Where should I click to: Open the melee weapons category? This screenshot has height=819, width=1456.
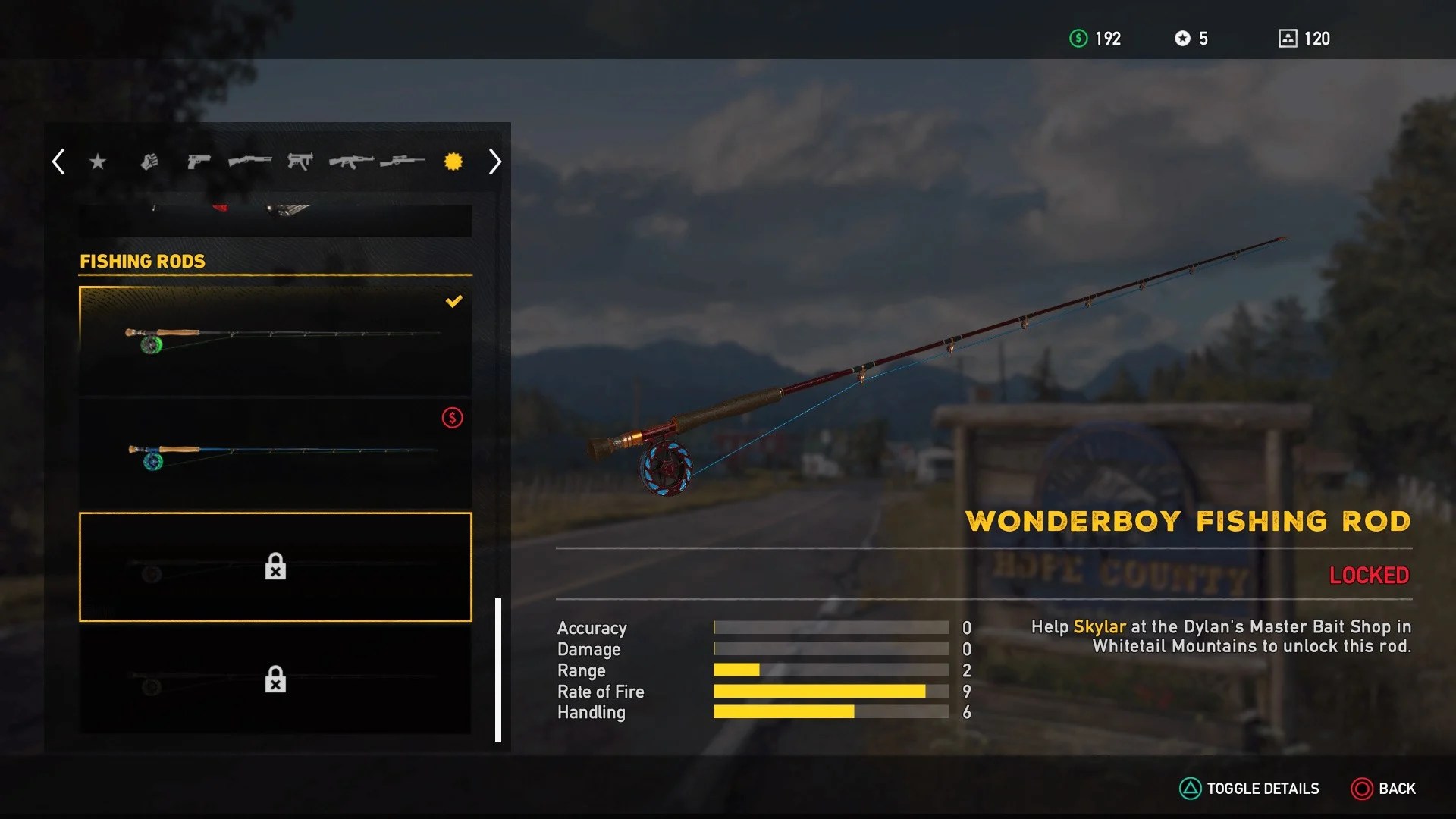(x=148, y=161)
